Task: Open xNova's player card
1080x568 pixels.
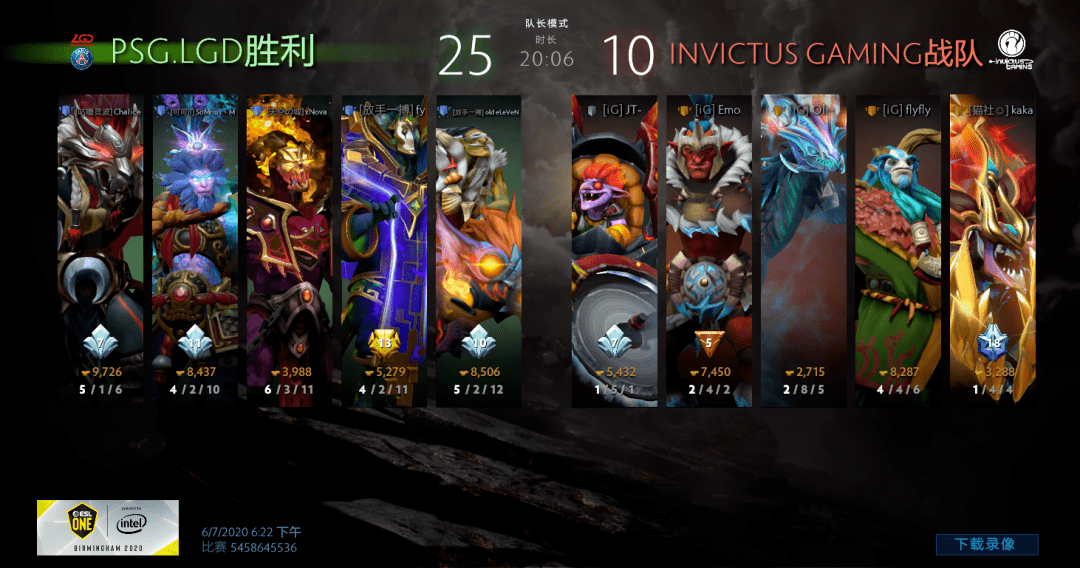Action: tap(289, 250)
